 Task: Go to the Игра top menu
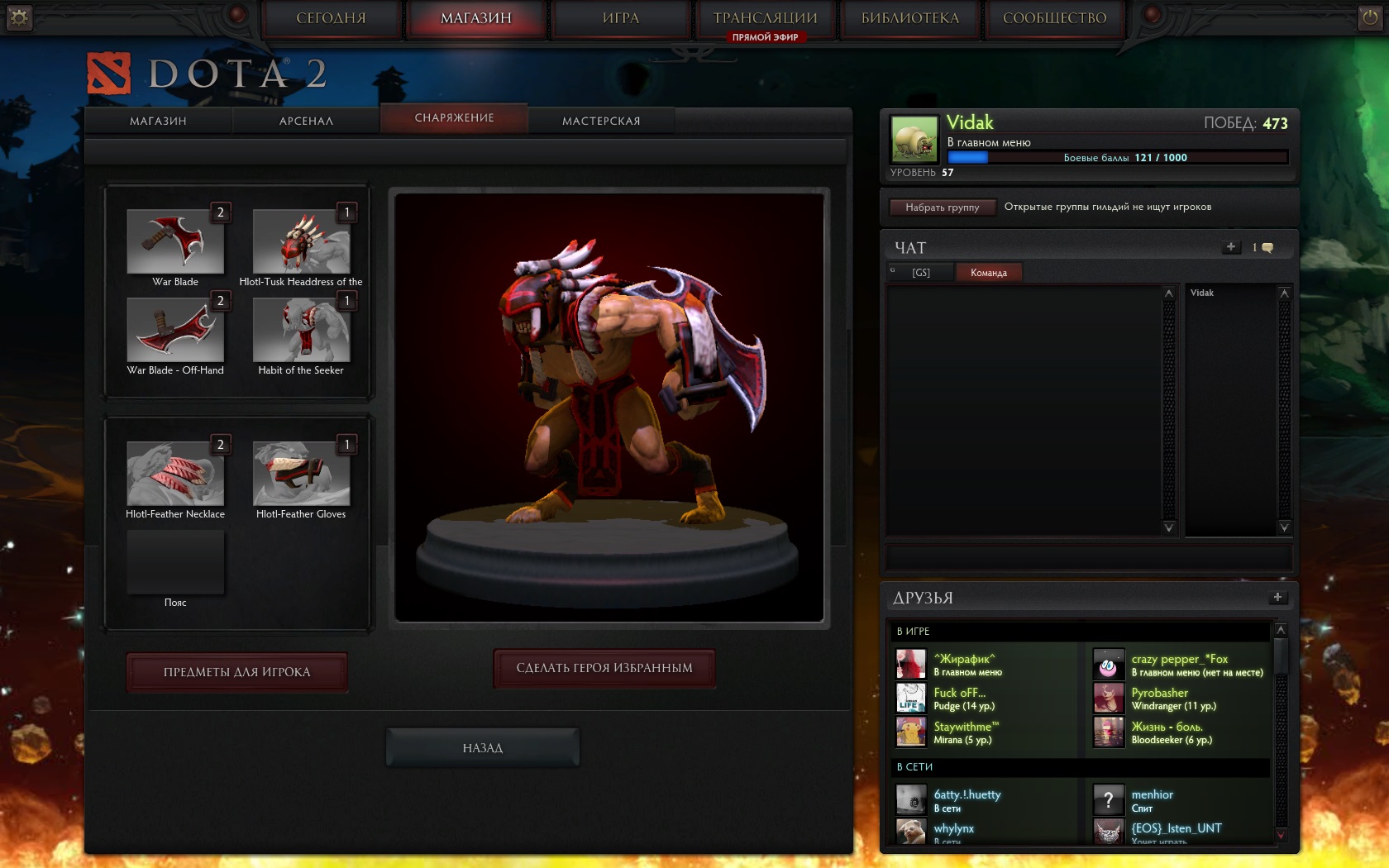coord(621,18)
